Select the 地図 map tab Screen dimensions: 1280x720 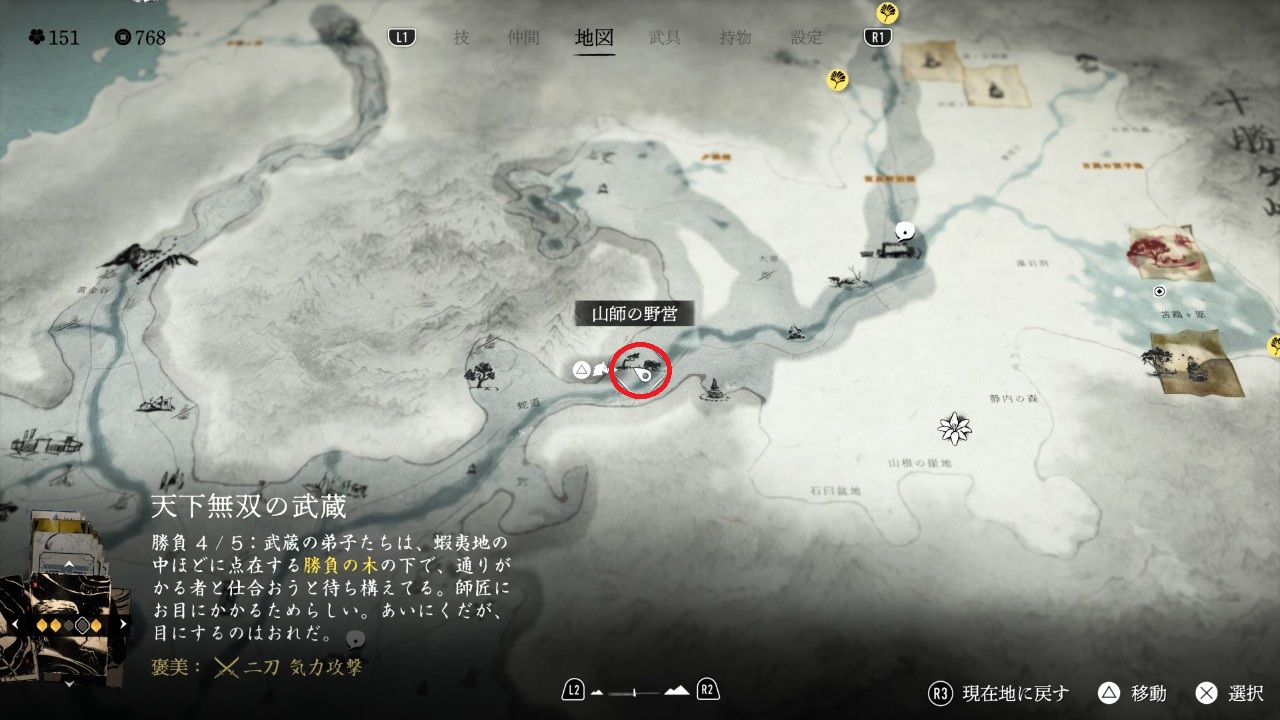click(594, 38)
